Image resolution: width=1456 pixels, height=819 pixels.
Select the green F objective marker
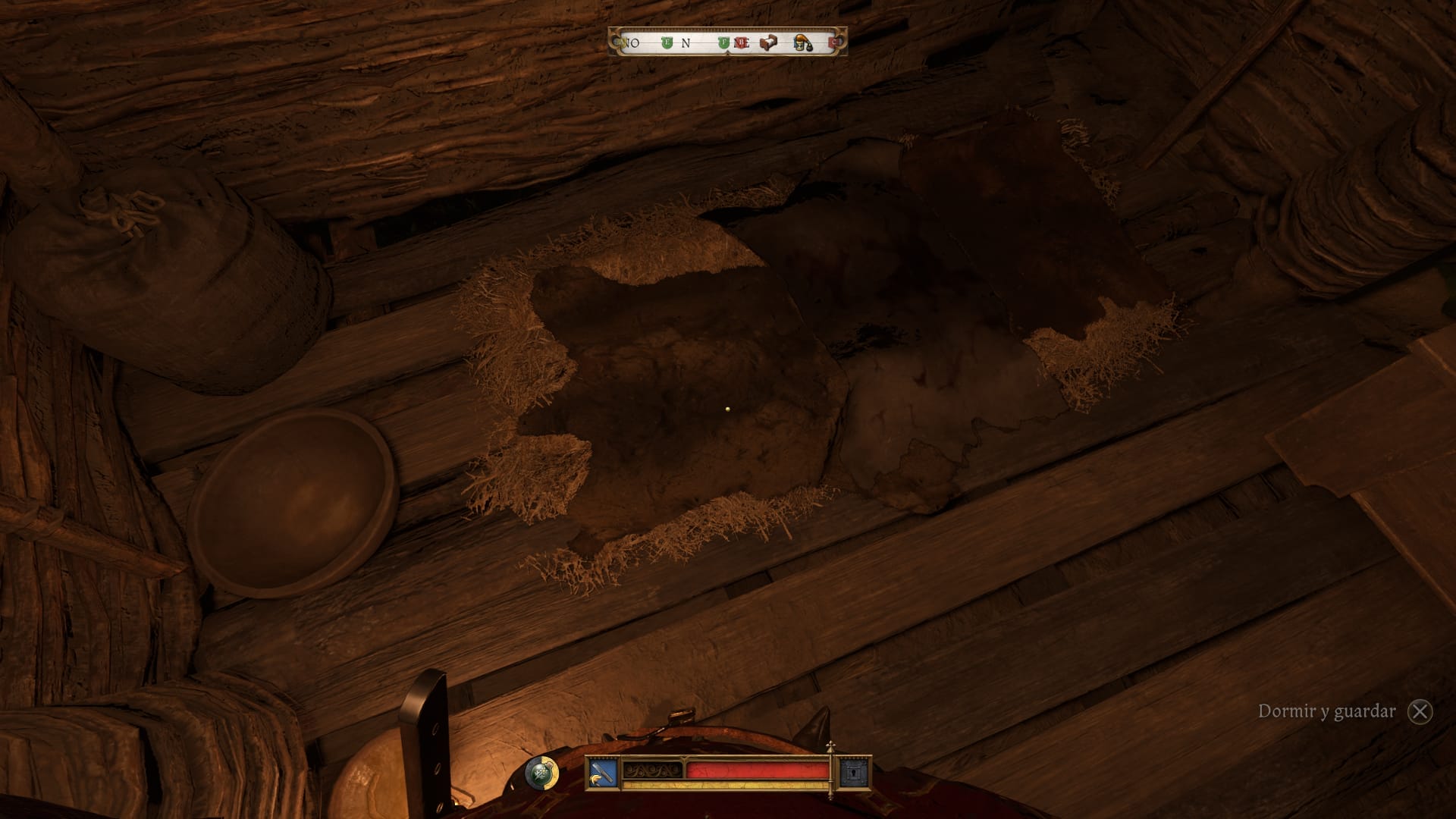[724, 42]
